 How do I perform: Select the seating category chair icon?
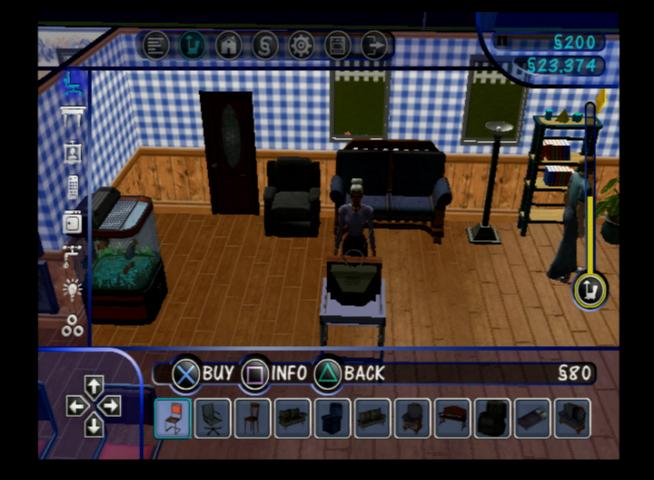click(72, 84)
